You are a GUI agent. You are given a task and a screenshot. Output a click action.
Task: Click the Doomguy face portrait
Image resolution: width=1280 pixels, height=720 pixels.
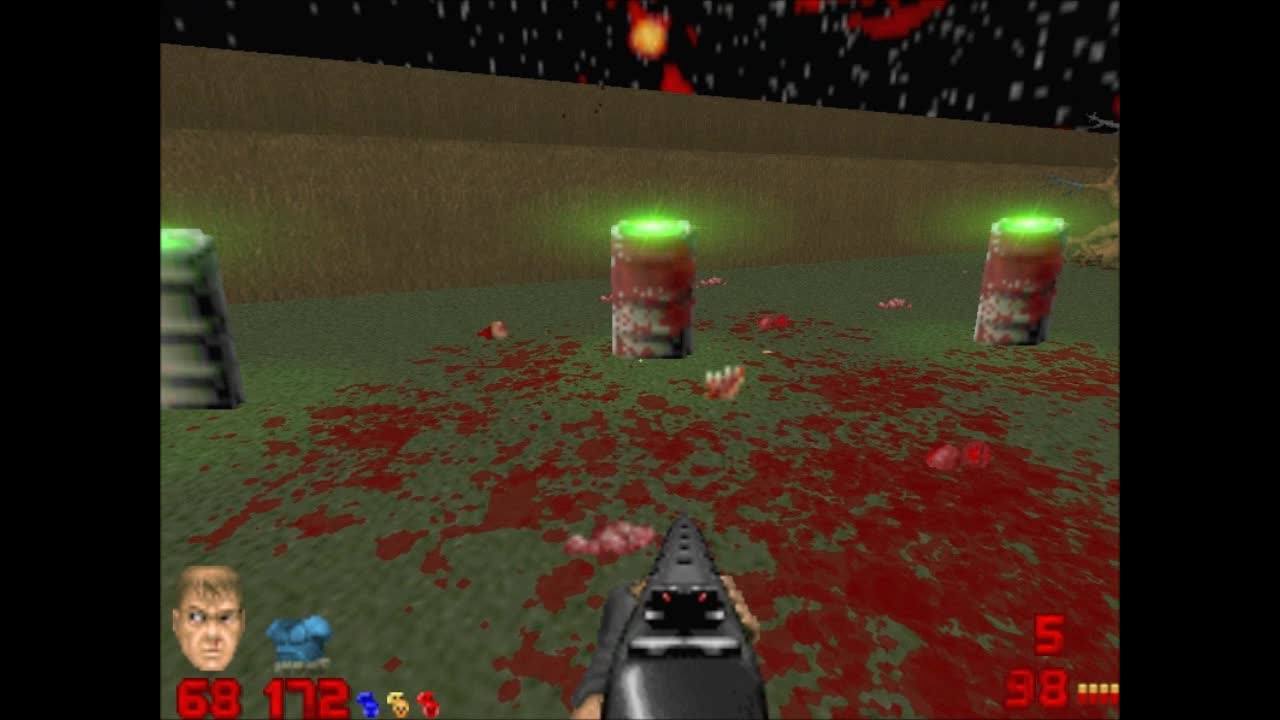pos(208,617)
